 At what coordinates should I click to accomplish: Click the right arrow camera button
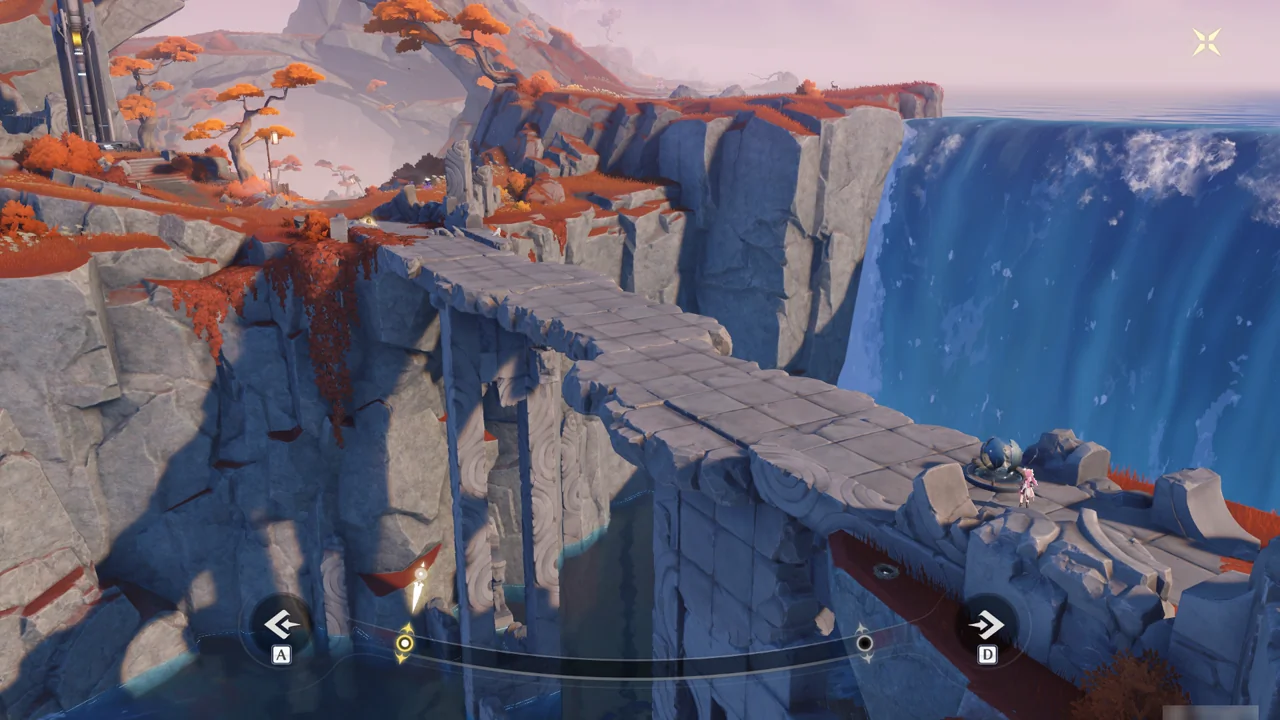986,626
